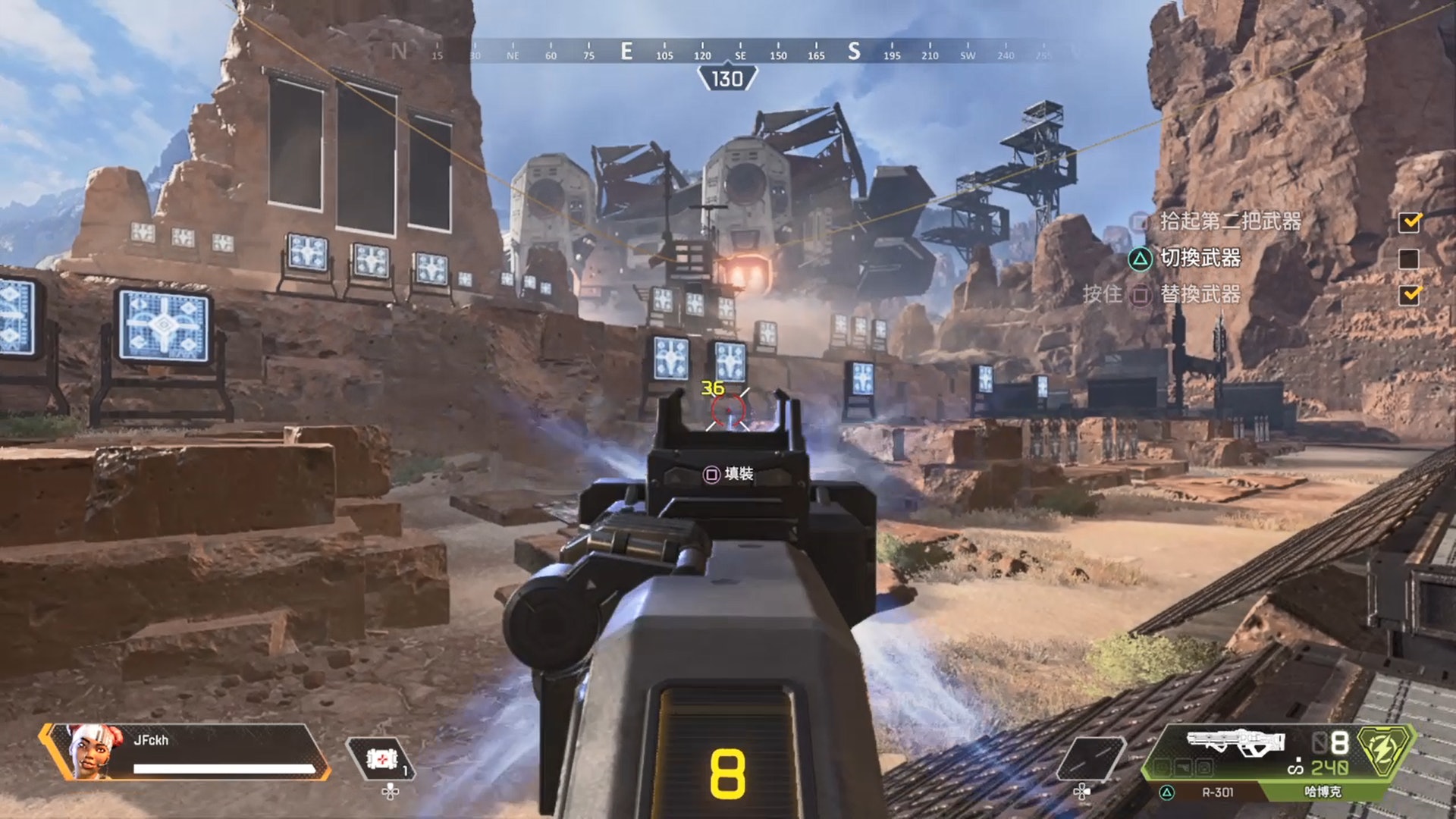Activate the lightning bolt ultimate ability icon
The height and width of the screenshot is (819, 1456).
1384,751
